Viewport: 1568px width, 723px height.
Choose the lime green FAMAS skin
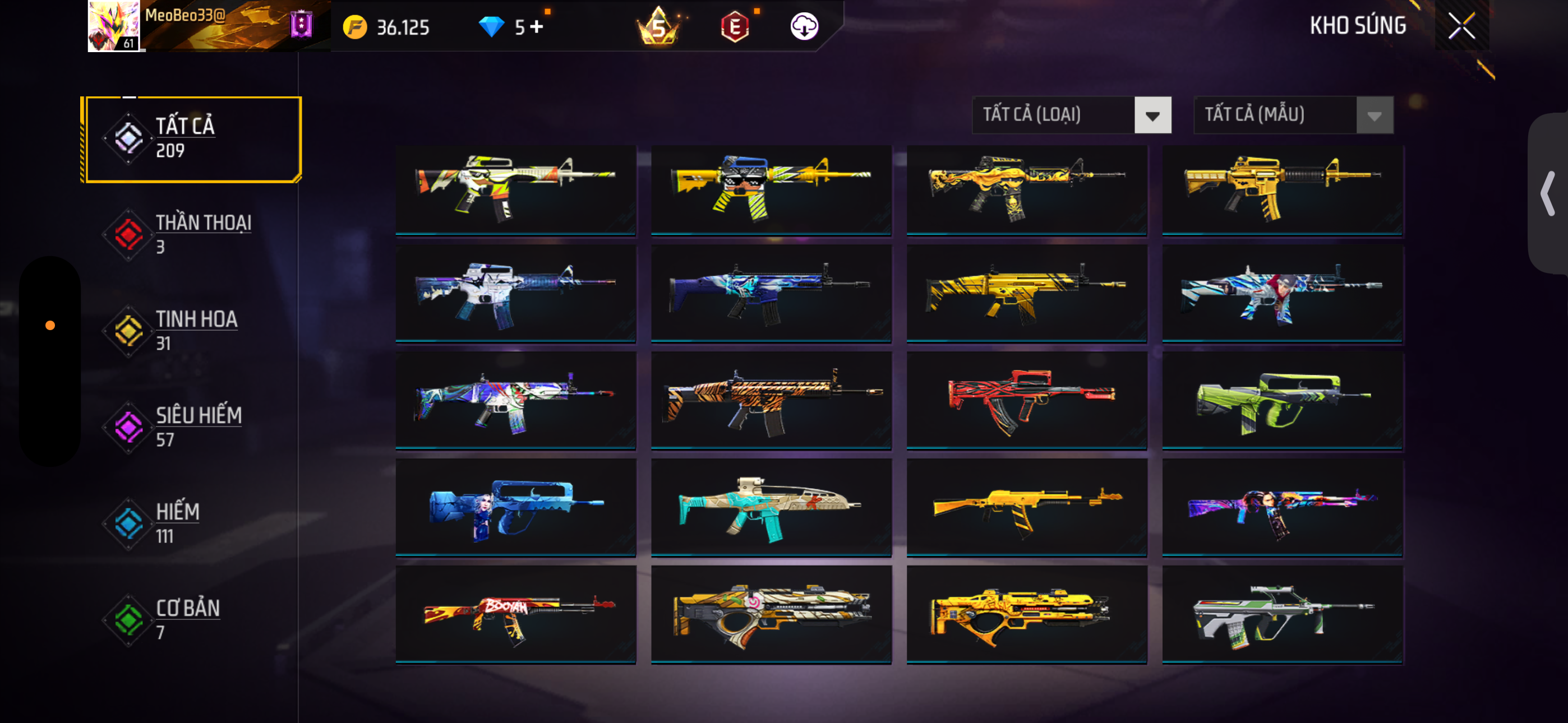(x=1282, y=401)
